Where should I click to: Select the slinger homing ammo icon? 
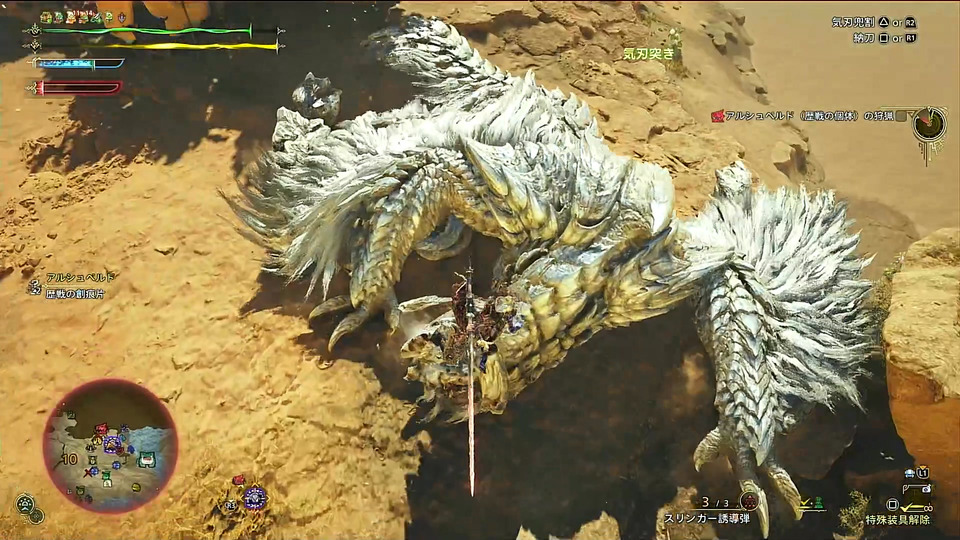tap(749, 501)
